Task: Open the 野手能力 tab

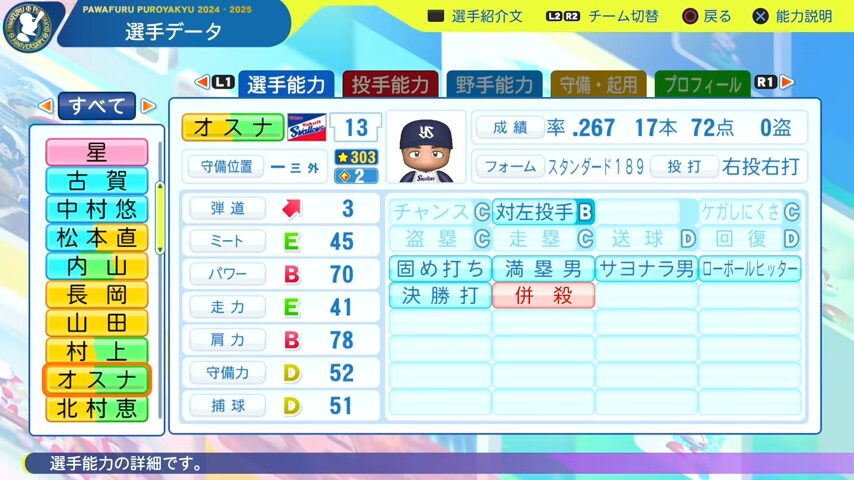Action: point(494,85)
